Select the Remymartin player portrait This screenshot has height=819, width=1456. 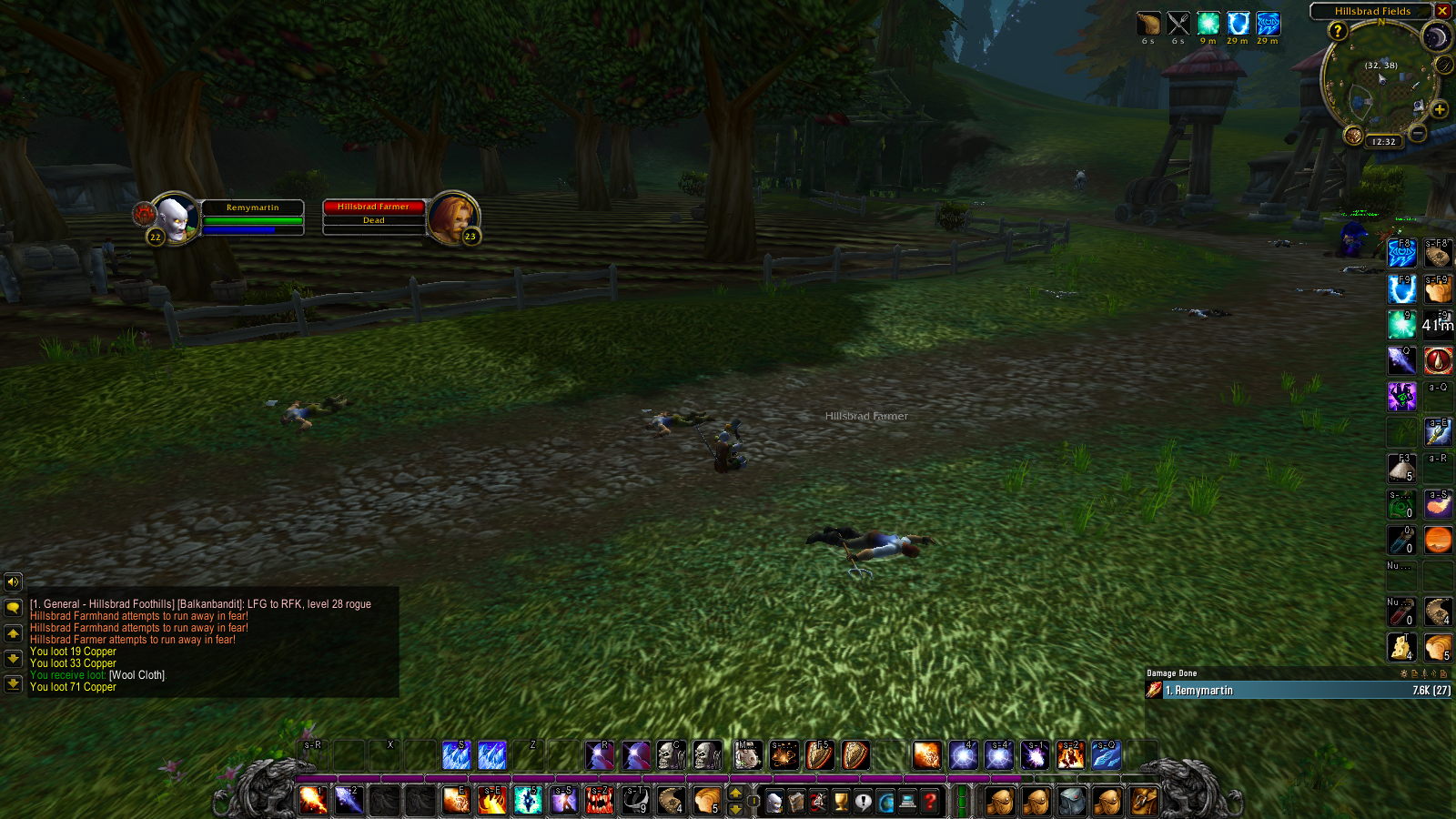point(173,218)
